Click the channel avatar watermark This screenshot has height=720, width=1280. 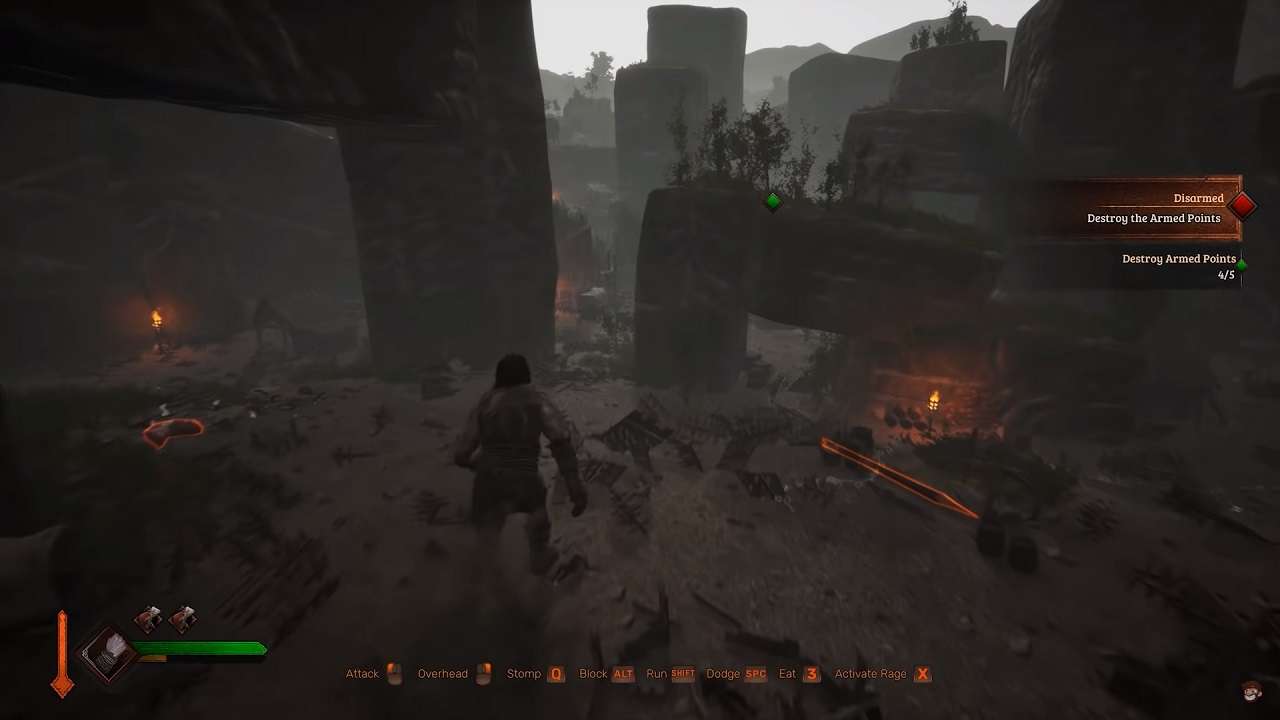point(1251,690)
